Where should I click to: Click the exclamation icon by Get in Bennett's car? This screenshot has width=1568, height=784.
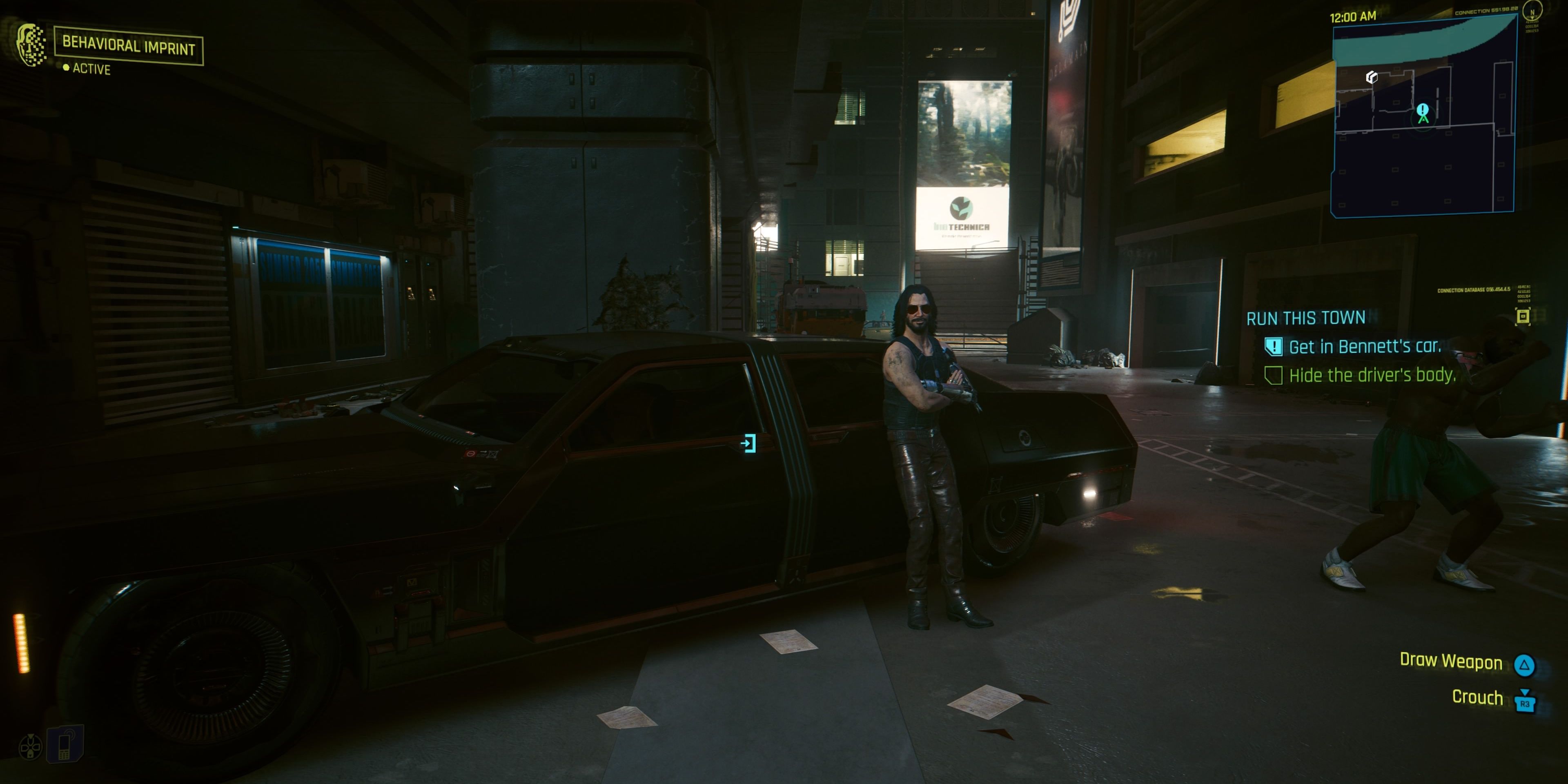point(1274,347)
